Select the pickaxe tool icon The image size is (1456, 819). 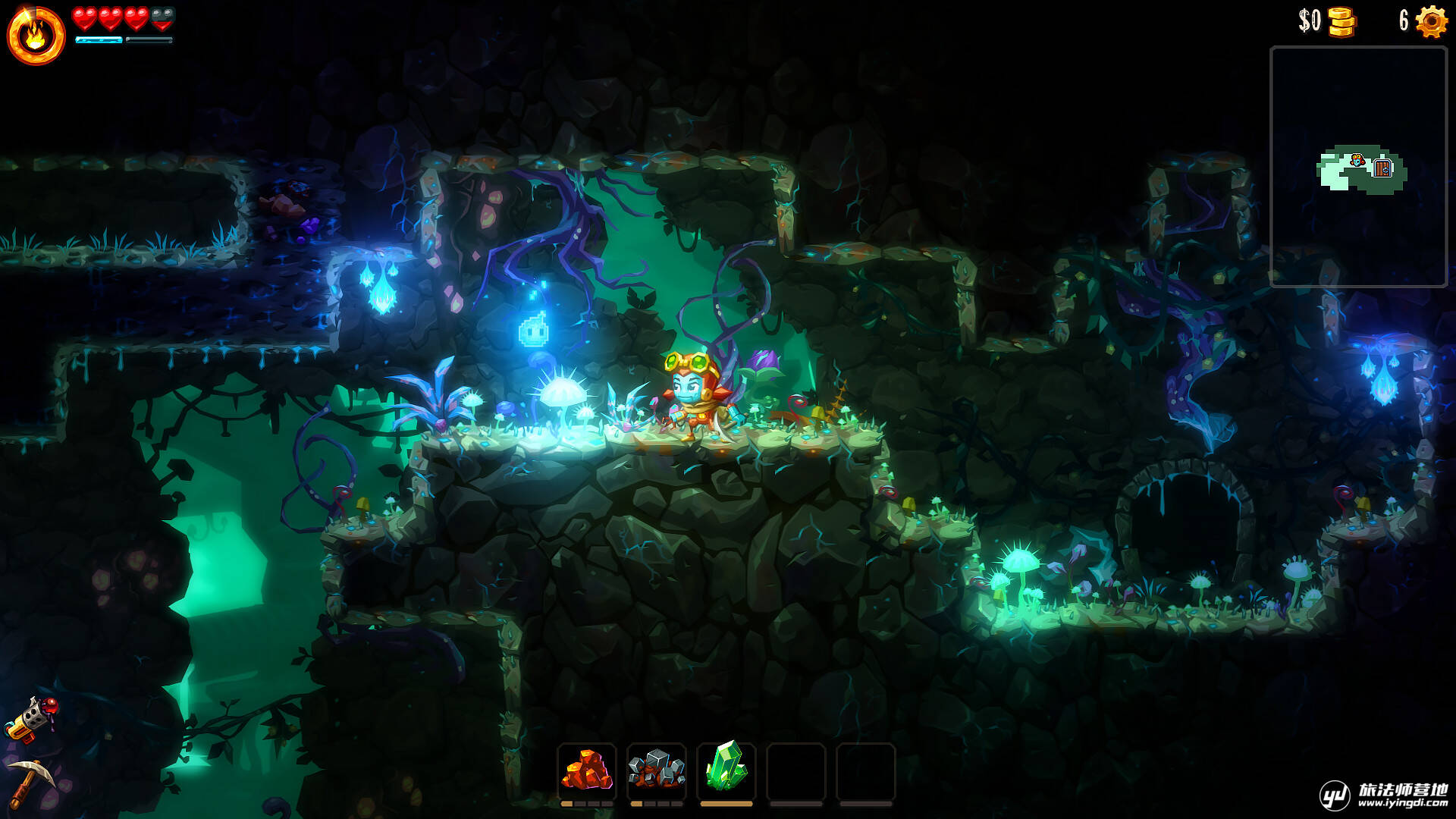pyautogui.click(x=32, y=781)
